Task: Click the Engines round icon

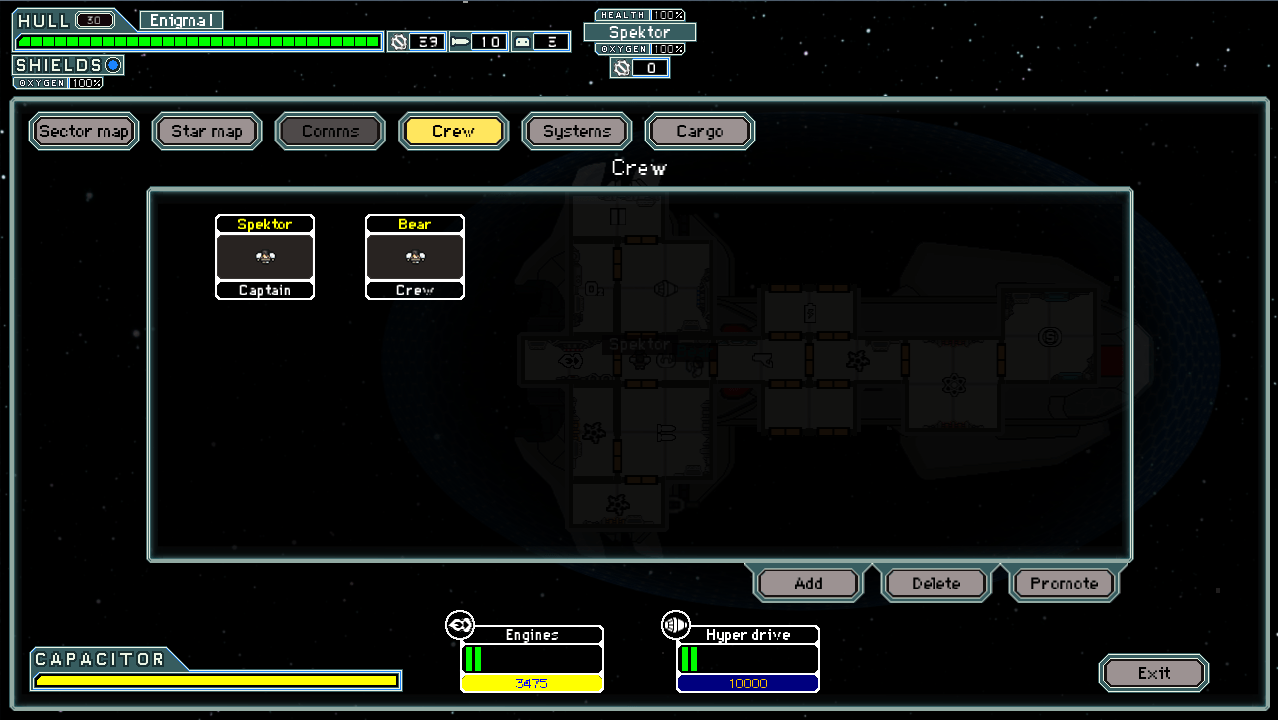Action: 460,626
